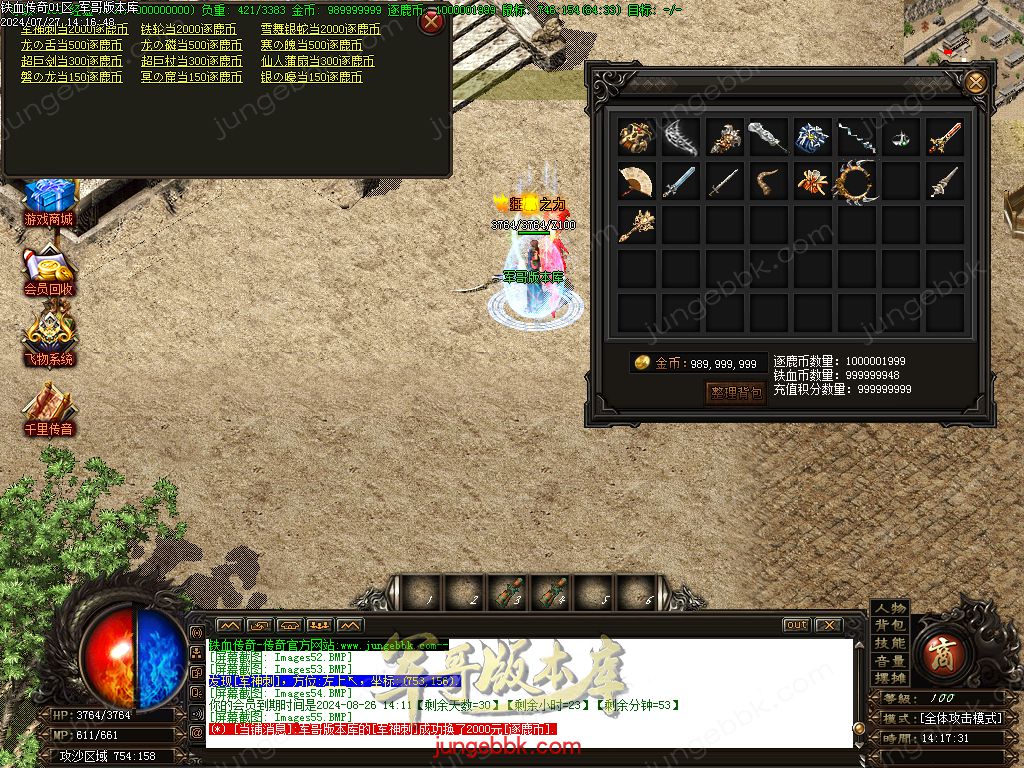The width and height of the screenshot is (1024, 768).
Task: Select the spiked golden ring item
Action: (x=856, y=182)
